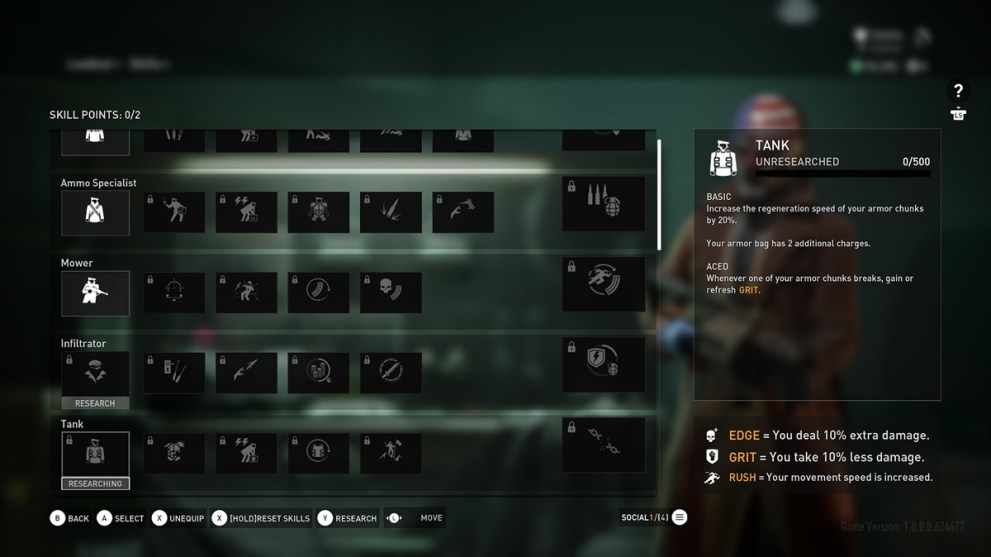Select the Tank base skill tile
This screenshot has height=557, width=991.
click(95, 453)
